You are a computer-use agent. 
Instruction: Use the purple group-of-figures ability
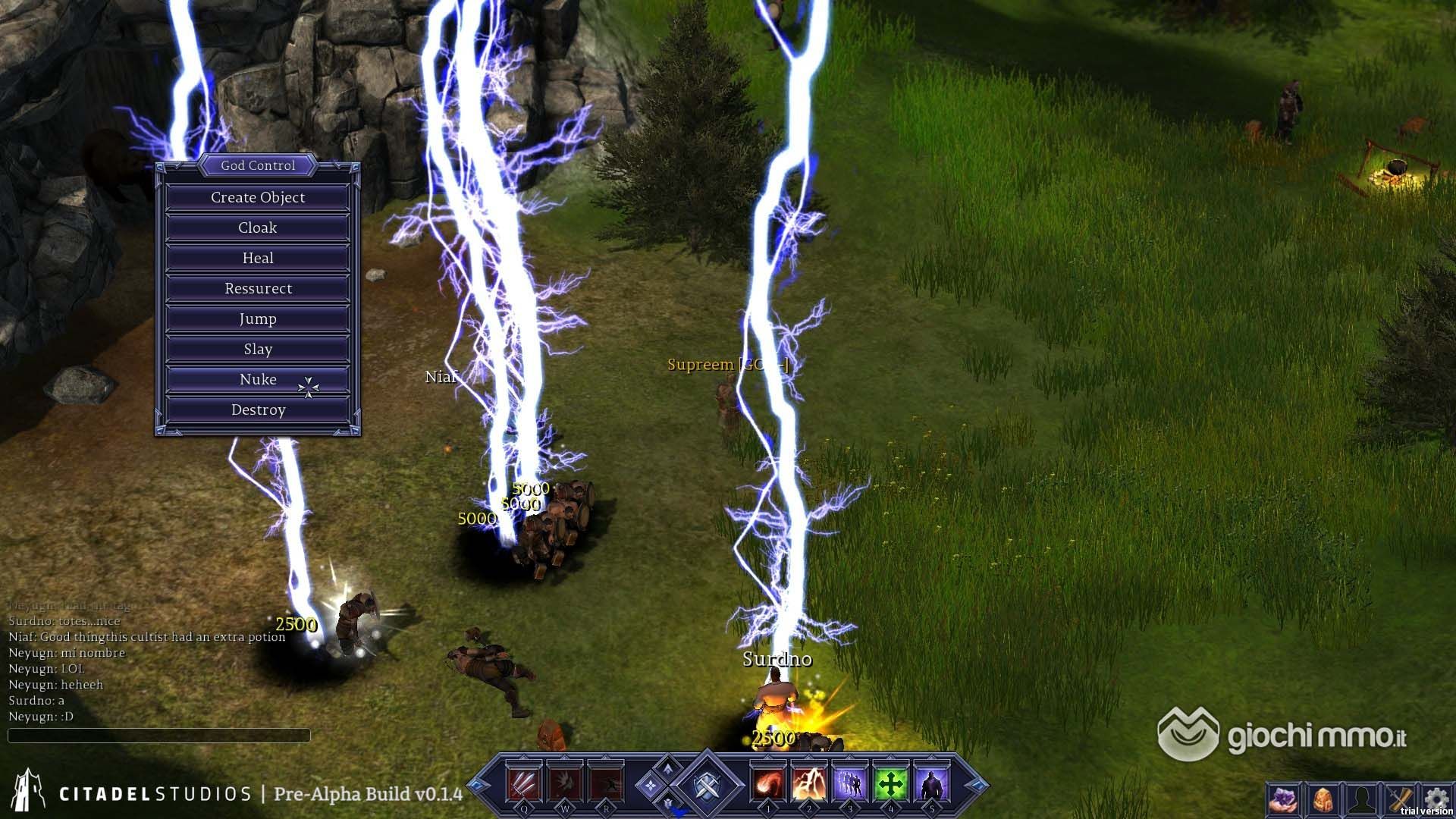(x=850, y=782)
